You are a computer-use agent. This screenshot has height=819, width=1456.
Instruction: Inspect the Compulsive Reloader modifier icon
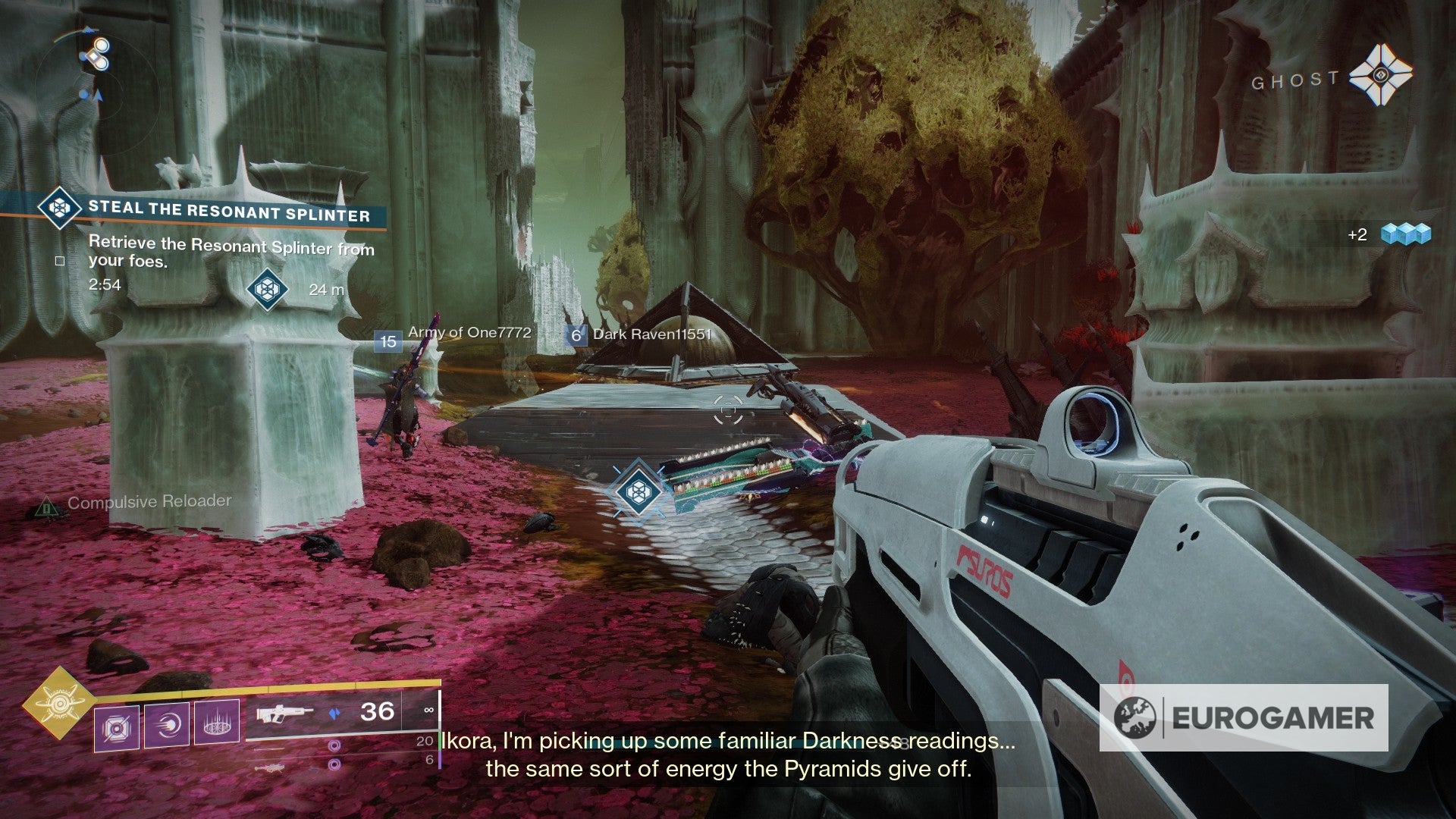47,505
